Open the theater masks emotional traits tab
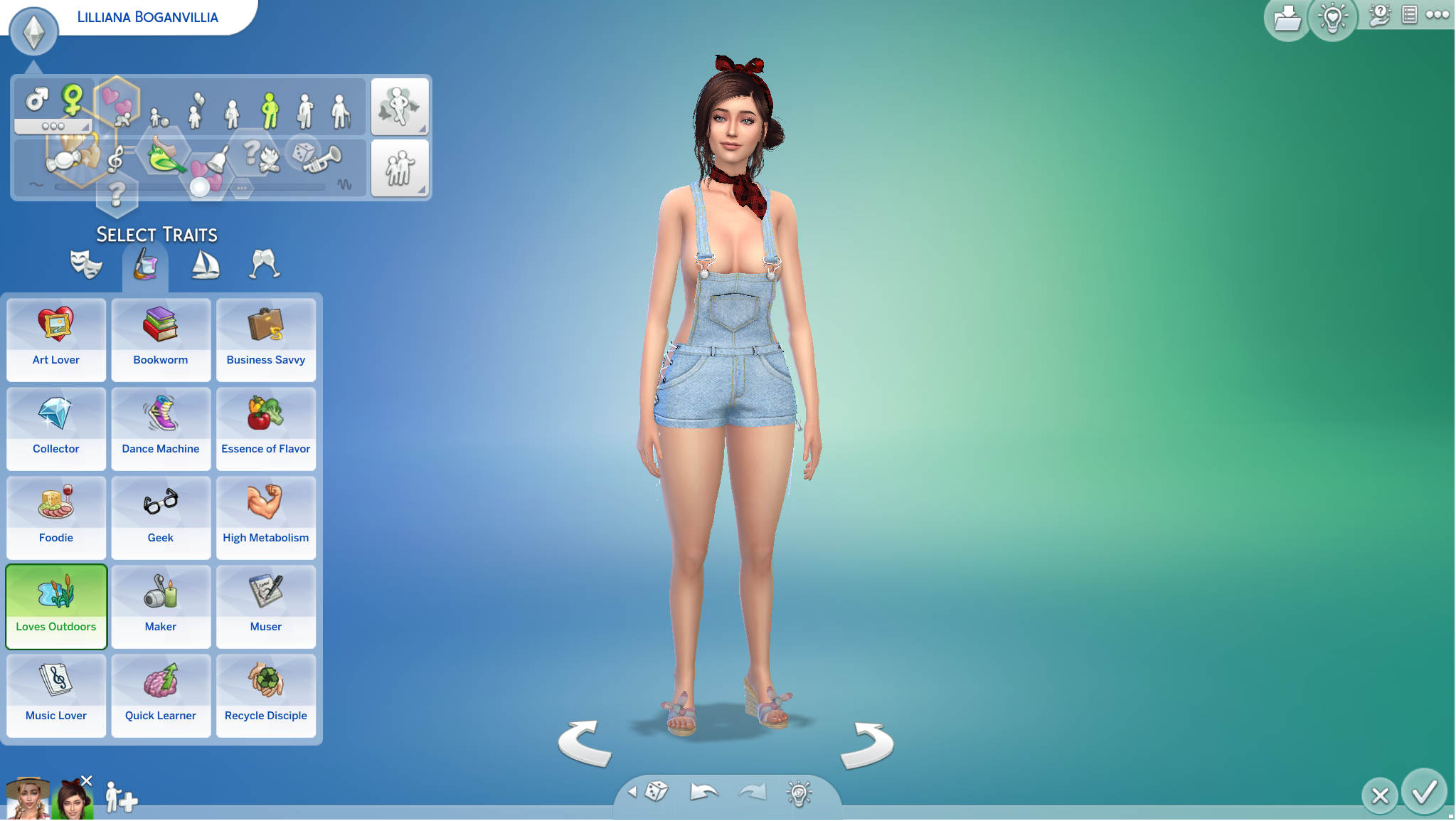The image size is (1456, 821). pyautogui.click(x=85, y=265)
